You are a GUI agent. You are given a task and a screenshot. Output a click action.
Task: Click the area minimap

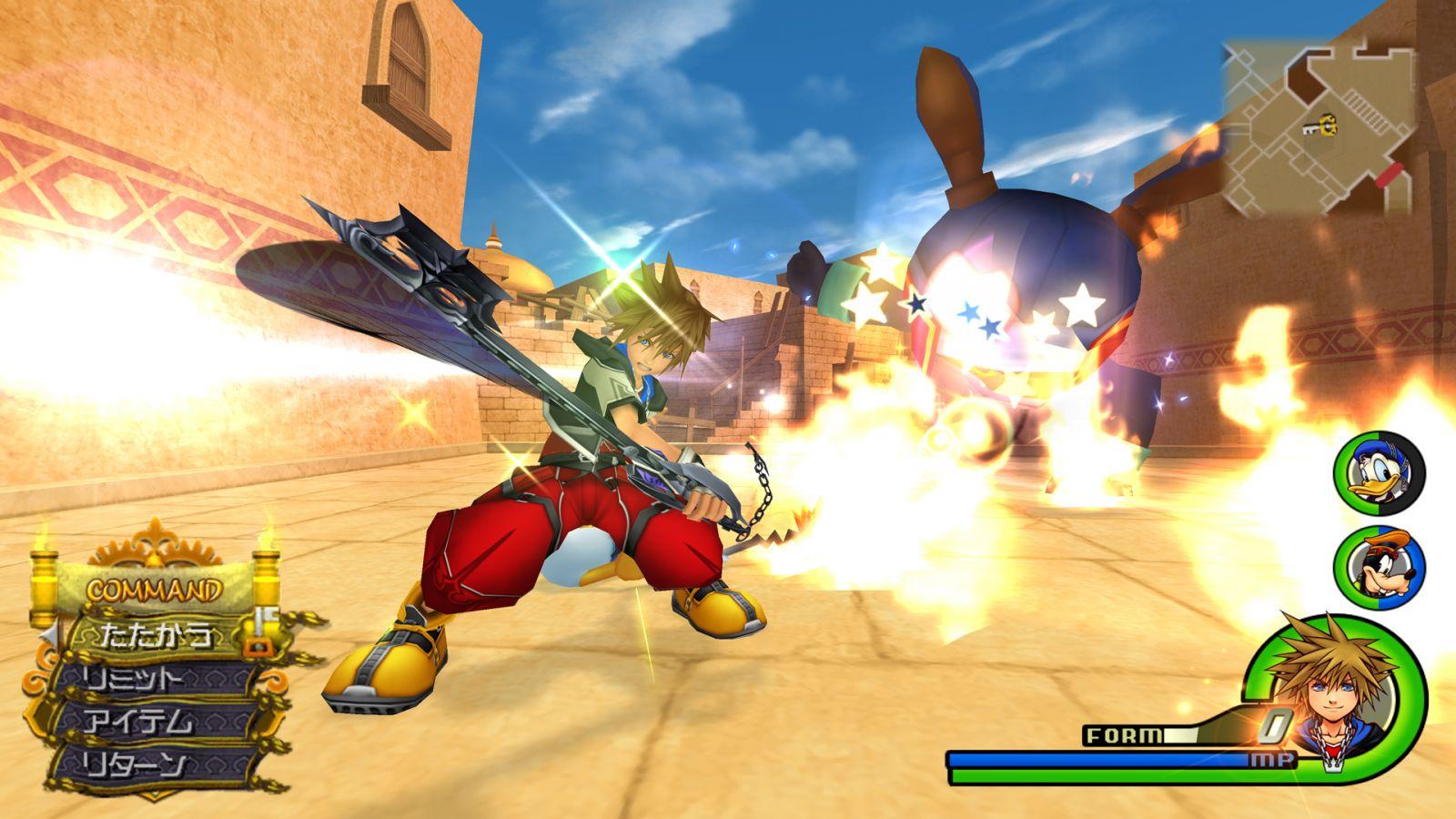[1319, 127]
